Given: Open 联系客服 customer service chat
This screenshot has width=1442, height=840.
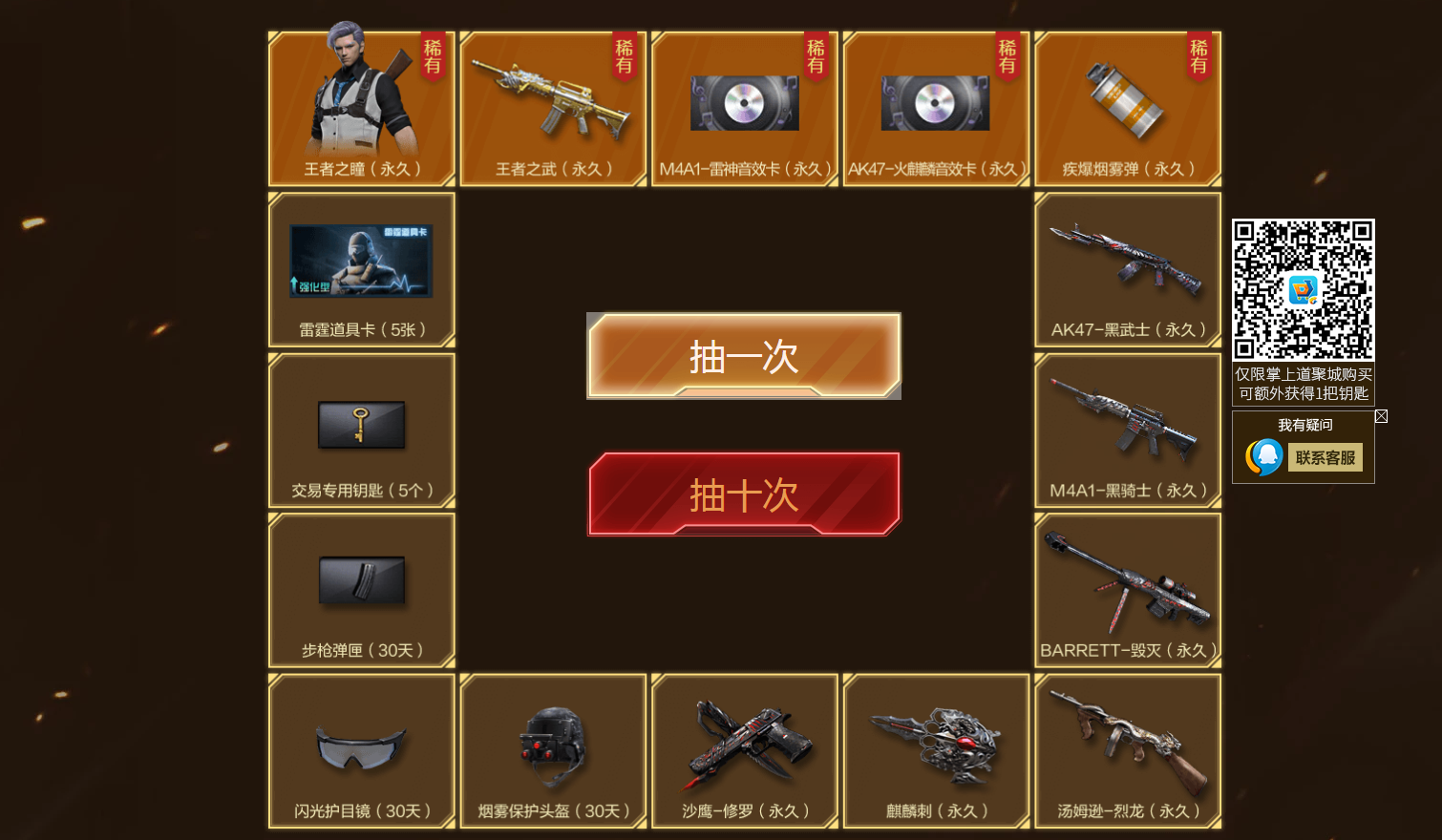Looking at the screenshot, I should tap(1325, 457).
